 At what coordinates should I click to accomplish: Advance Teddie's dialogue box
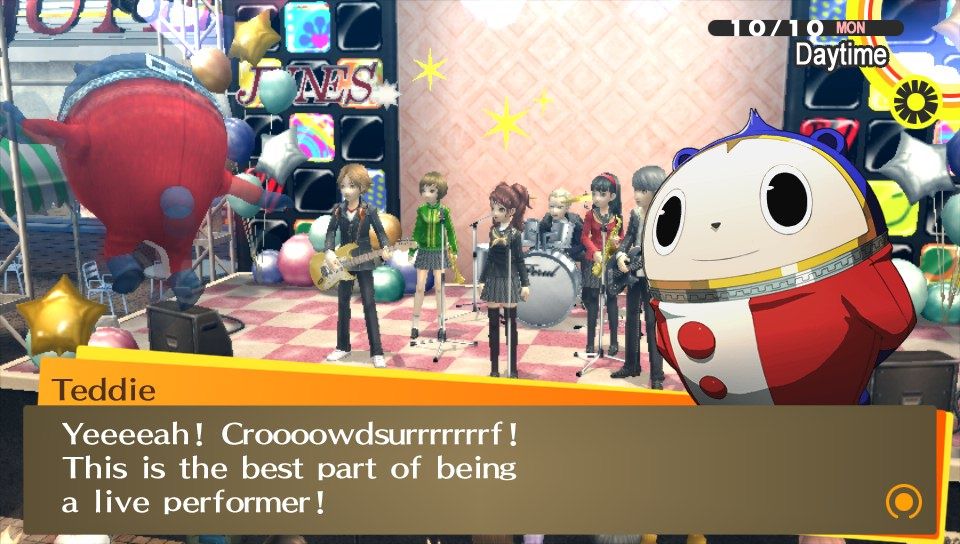[480, 468]
